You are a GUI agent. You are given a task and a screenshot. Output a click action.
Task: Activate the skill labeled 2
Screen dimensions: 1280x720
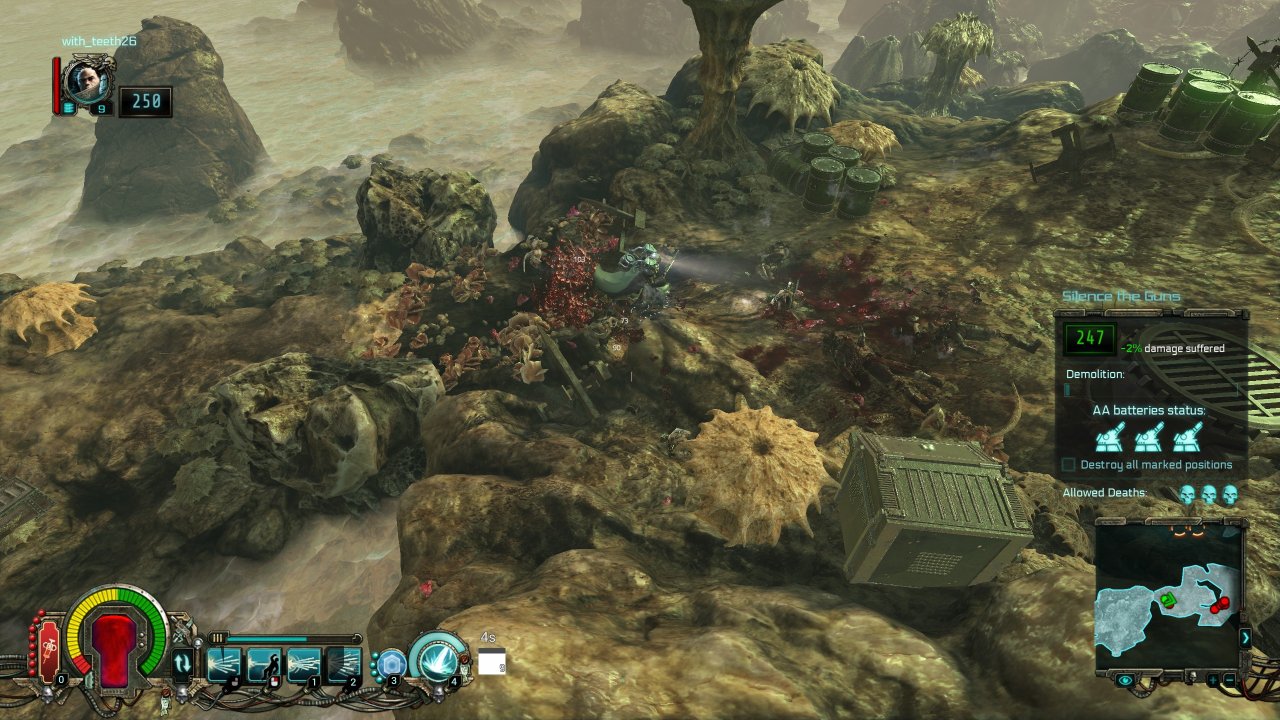click(x=343, y=664)
